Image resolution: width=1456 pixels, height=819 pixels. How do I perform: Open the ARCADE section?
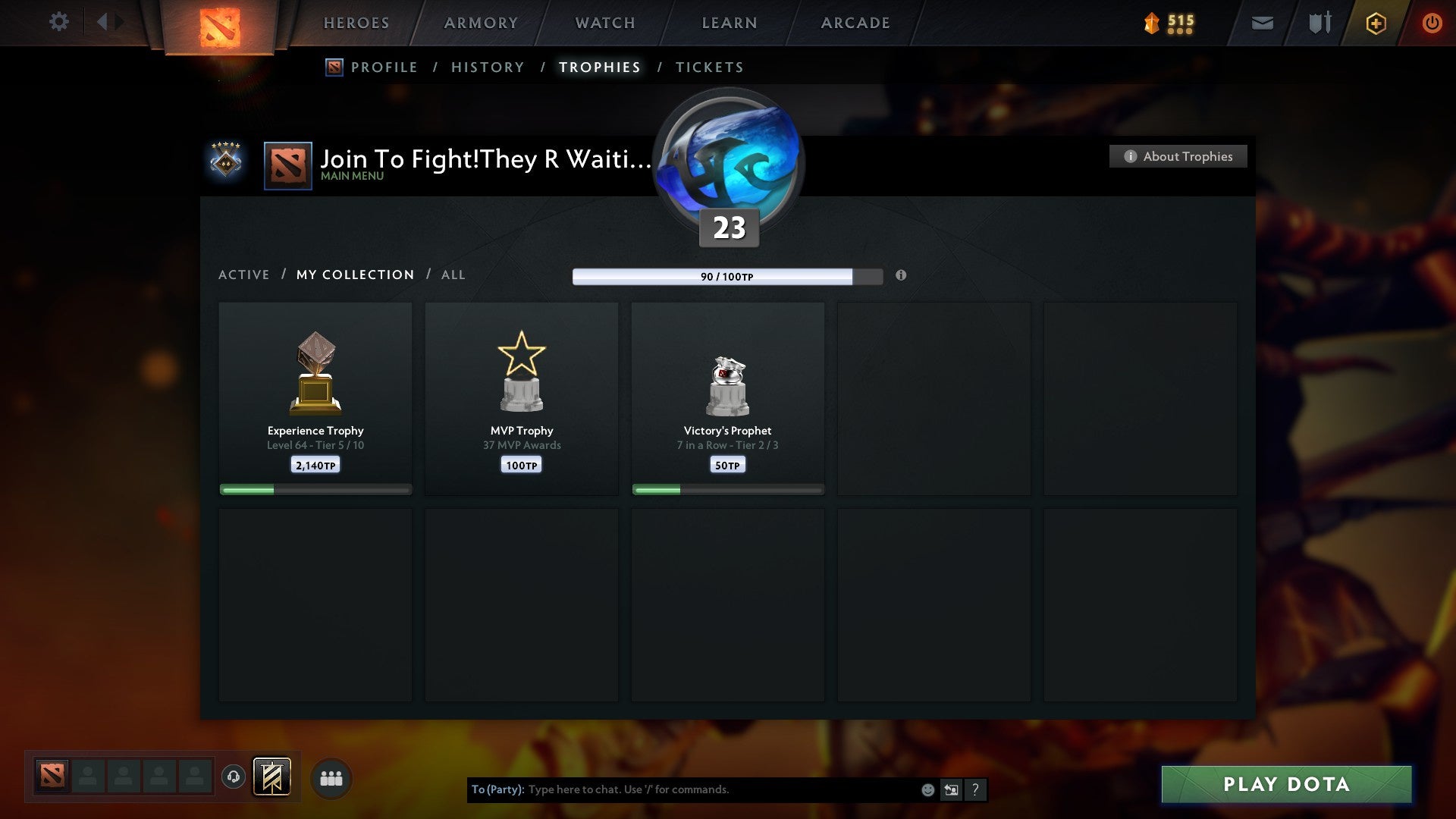(855, 23)
